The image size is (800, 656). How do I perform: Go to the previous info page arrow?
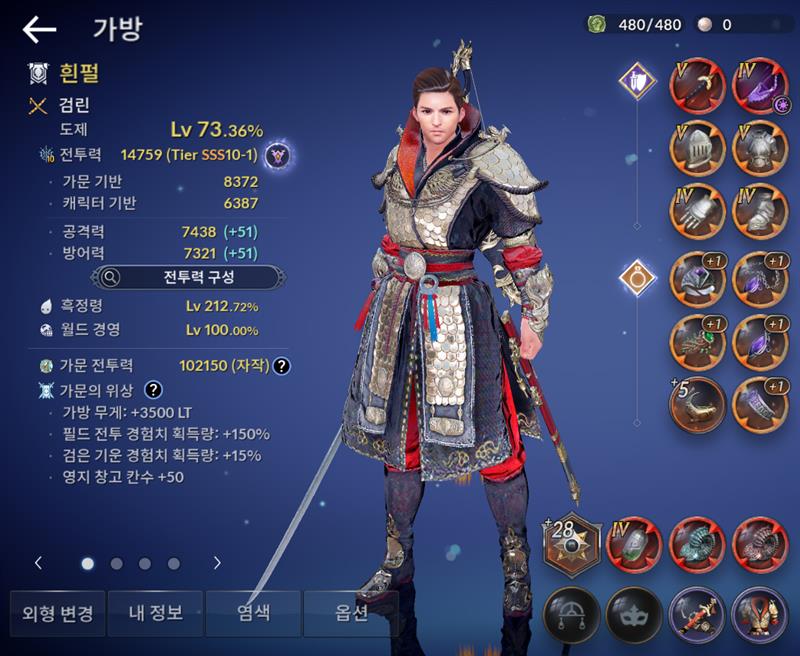click(x=38, y=563)
